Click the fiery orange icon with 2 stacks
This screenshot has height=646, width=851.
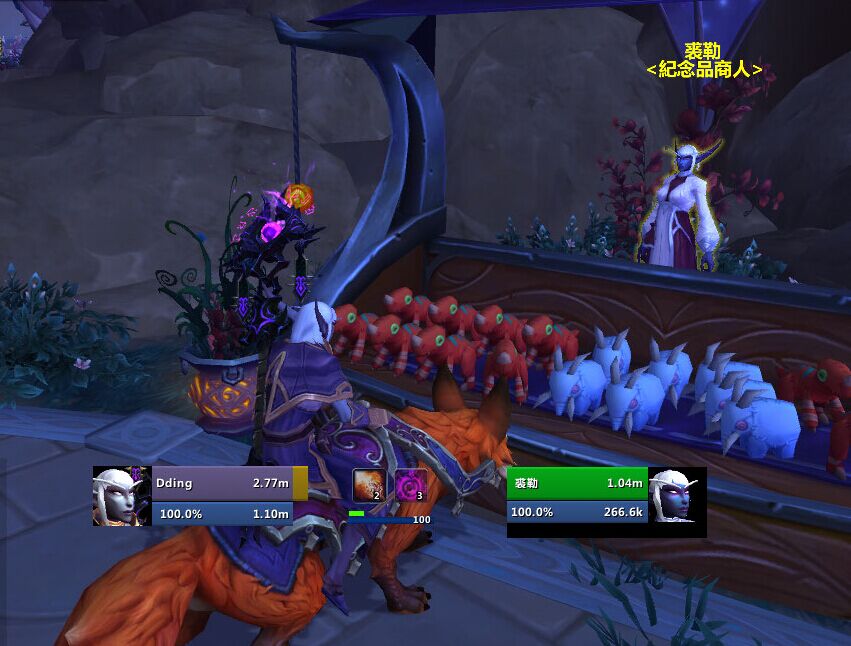point(368,485)
